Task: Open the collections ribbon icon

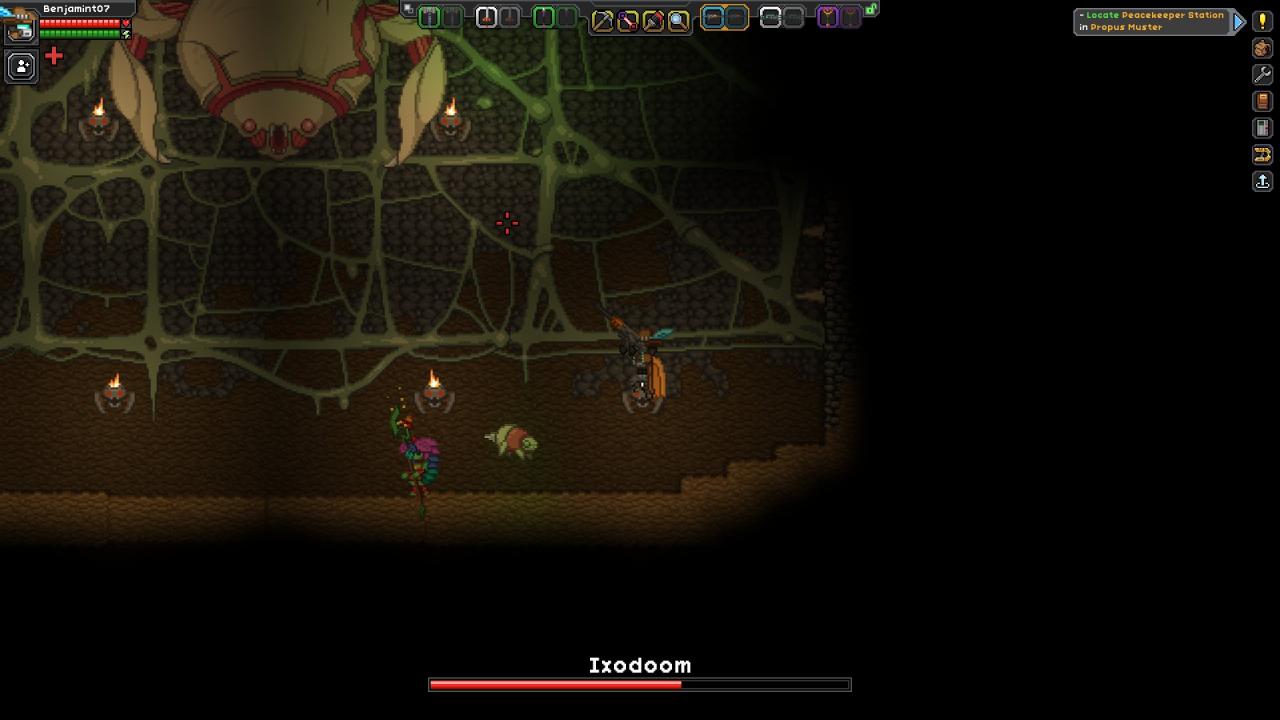Action: pyautogui.click(x=1262, y=154)
